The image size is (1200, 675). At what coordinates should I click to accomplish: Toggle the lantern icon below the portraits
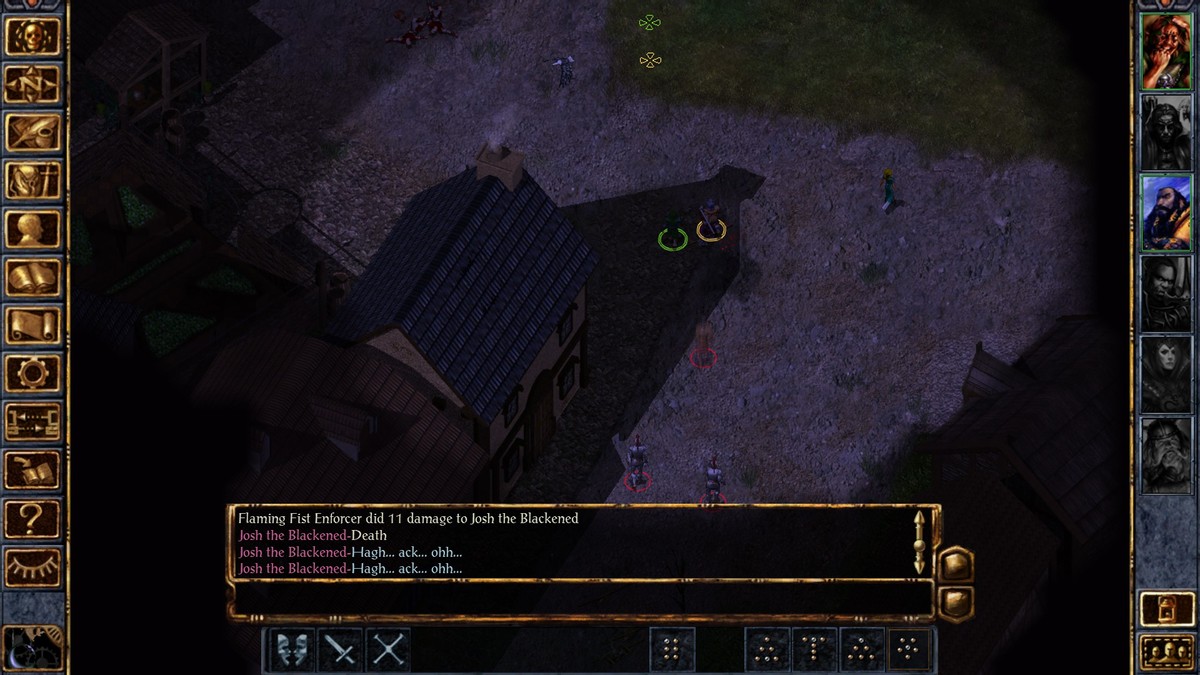tap(1166, 608)
